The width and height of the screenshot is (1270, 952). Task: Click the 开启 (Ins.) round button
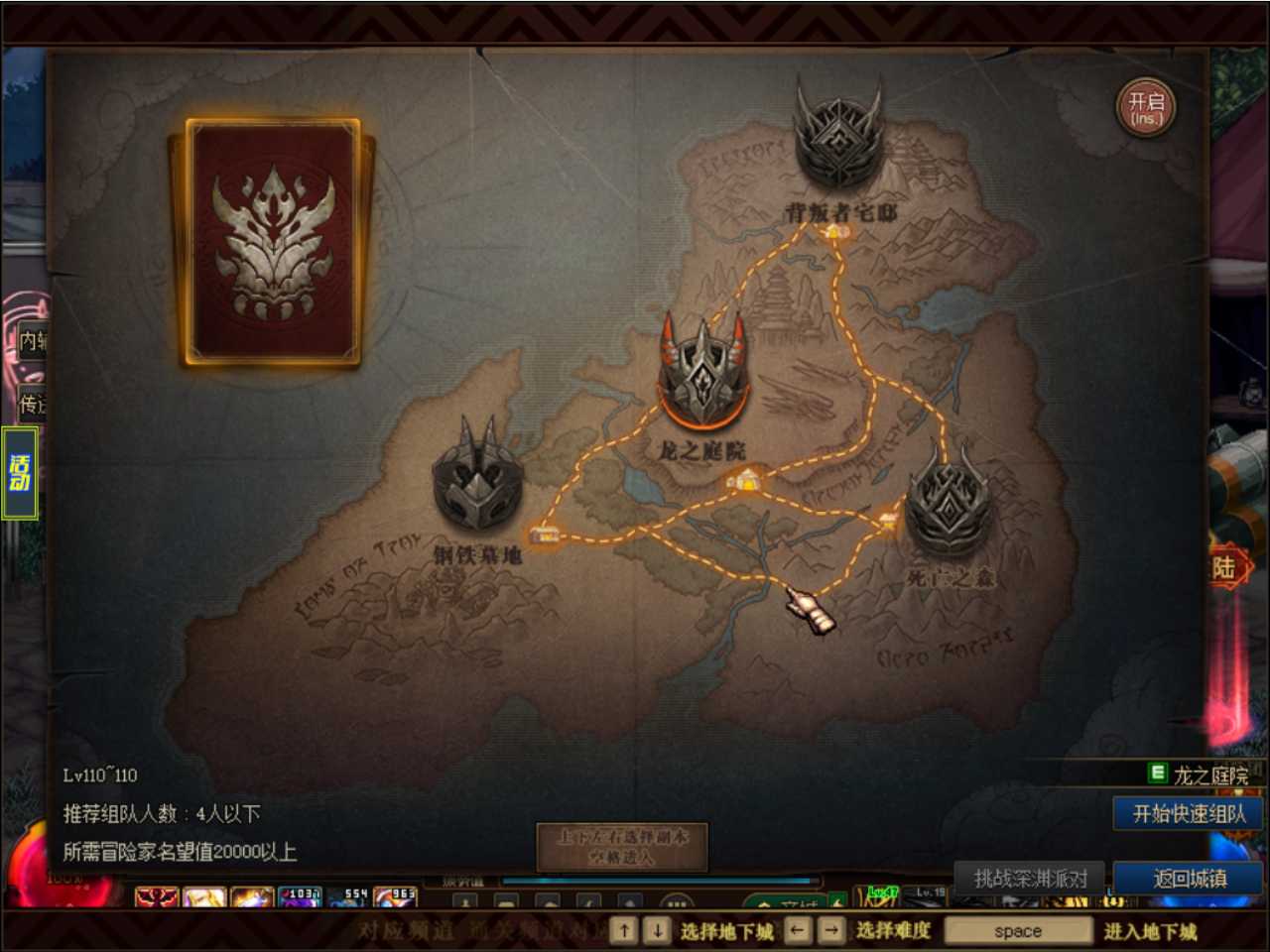[1146, 108]
